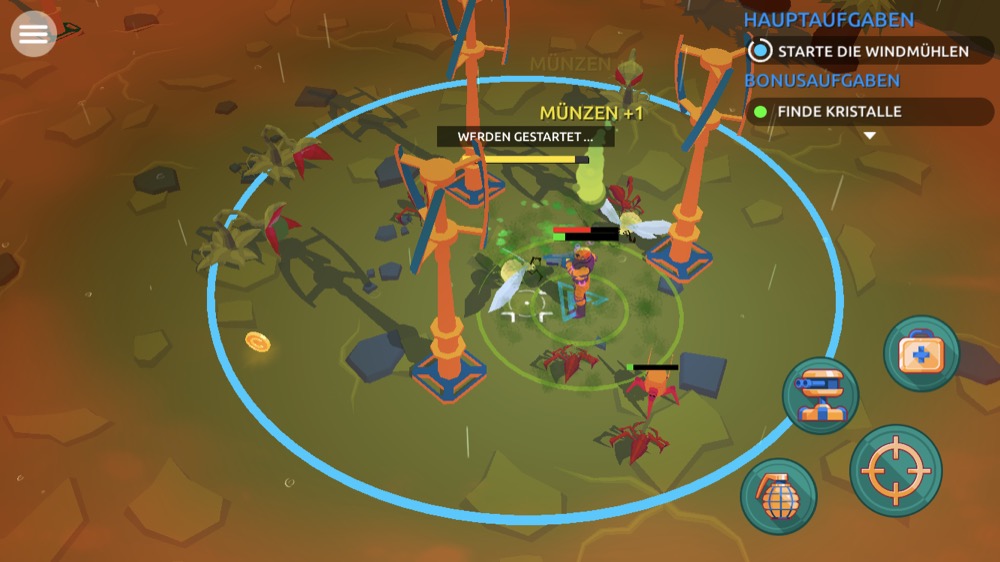Deploy the turret ability
1000x562 pixels.
[820, 395]
